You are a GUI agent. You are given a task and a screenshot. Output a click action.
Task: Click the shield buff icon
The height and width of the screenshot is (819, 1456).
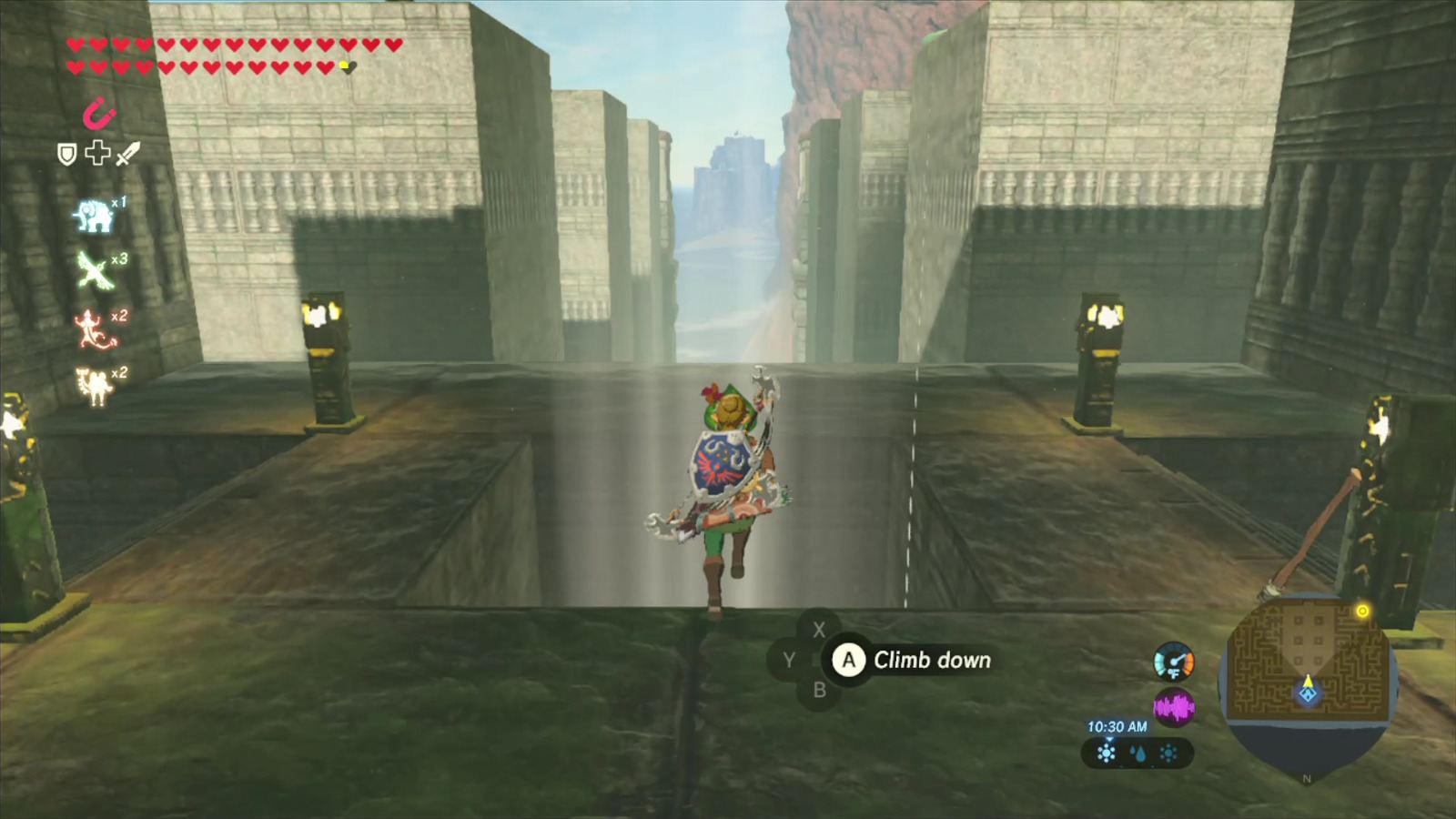[67, 154]
